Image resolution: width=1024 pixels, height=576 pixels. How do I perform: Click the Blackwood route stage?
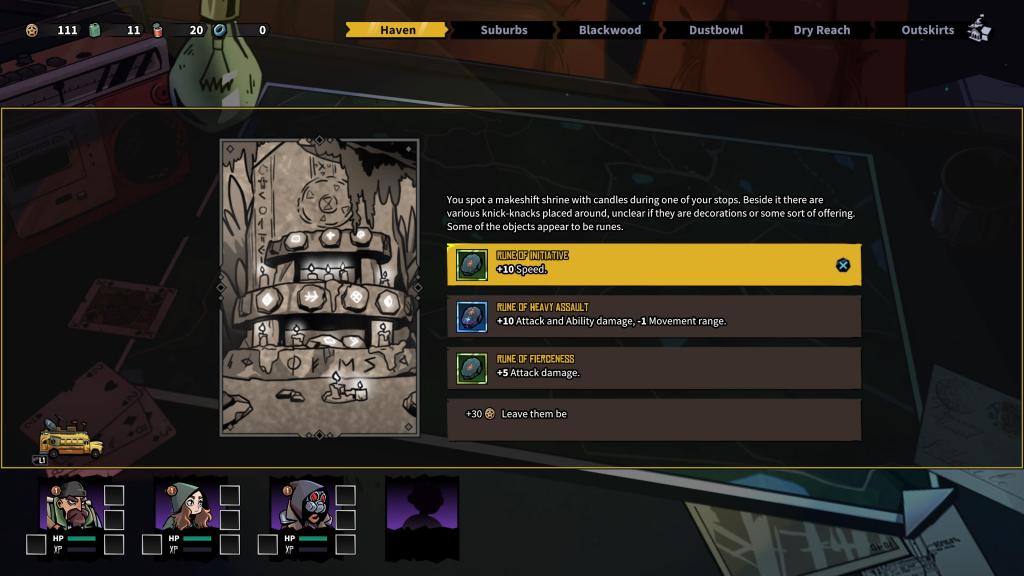click(609, 30)
